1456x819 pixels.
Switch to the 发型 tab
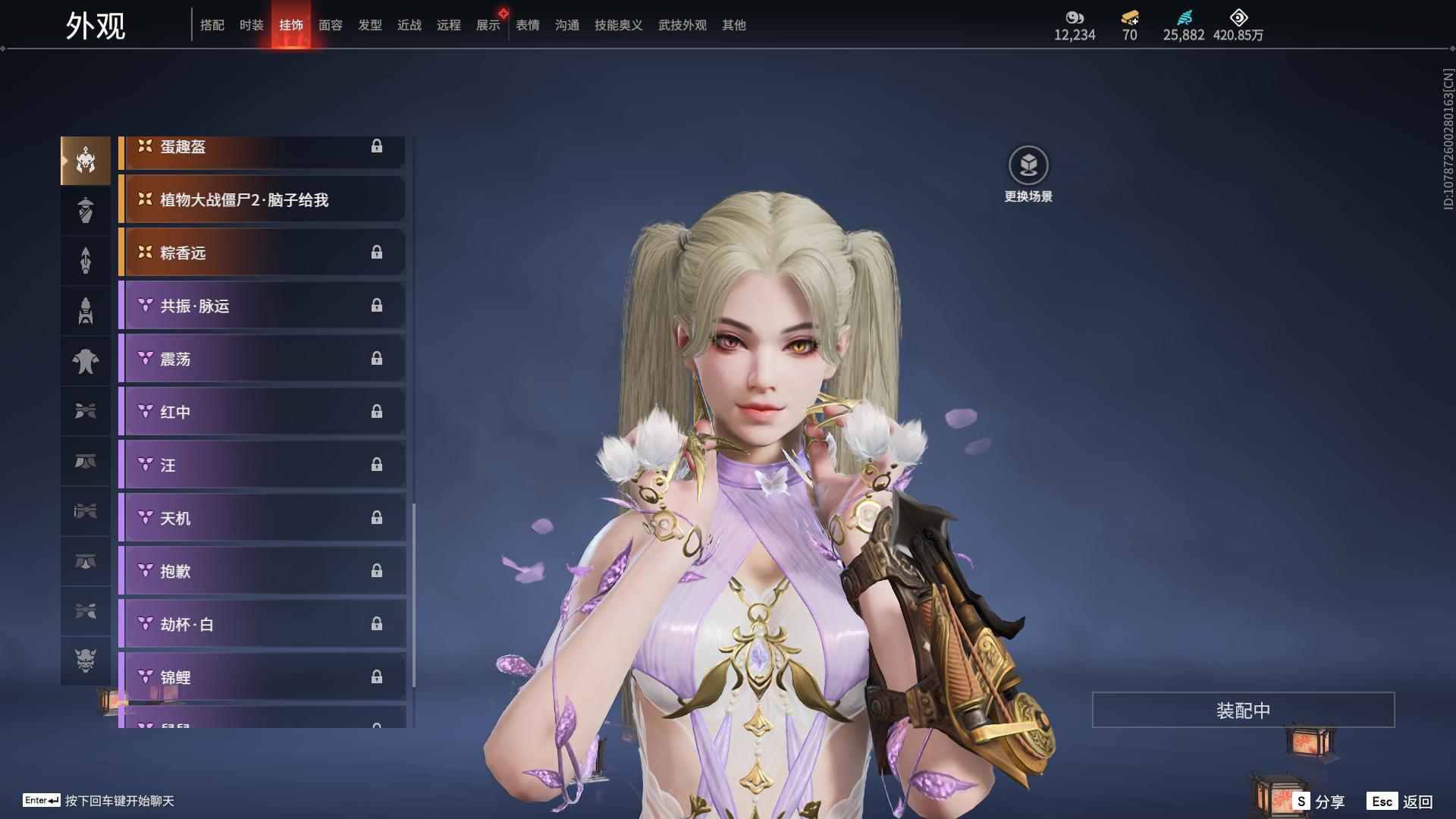click(x=369, y=25)
